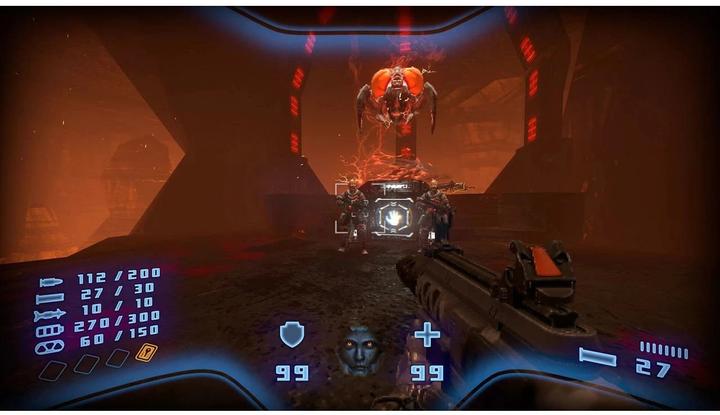Screen dimensions: 720x415
Task: Click the oval three-dot ammo icon
Action: [50, 347]
